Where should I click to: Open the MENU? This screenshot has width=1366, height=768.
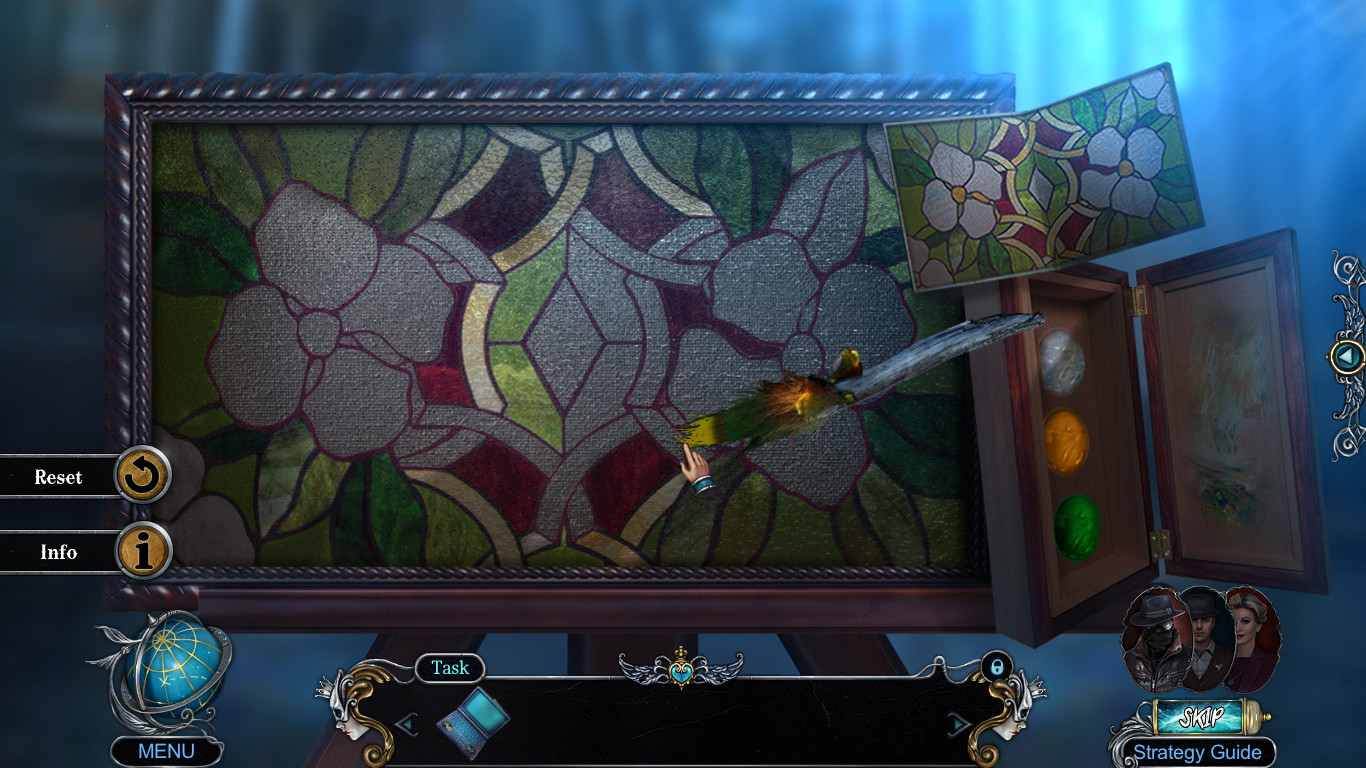click(x=166, y=750)
